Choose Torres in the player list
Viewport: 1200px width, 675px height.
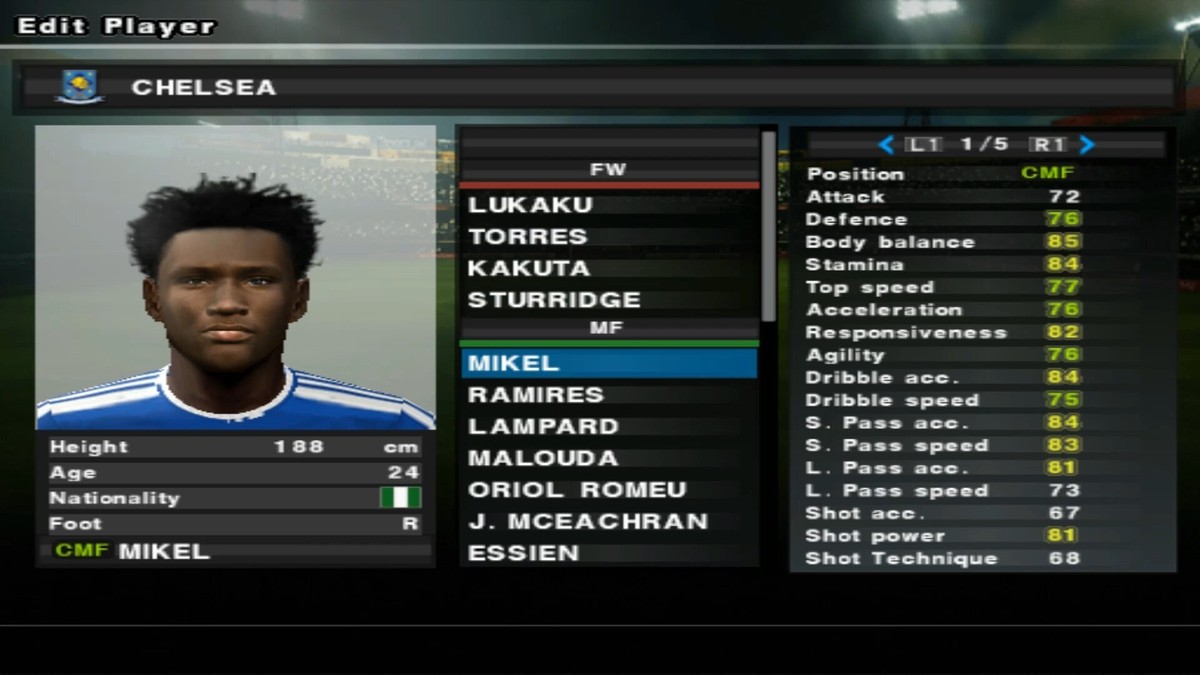coord(528,237)
